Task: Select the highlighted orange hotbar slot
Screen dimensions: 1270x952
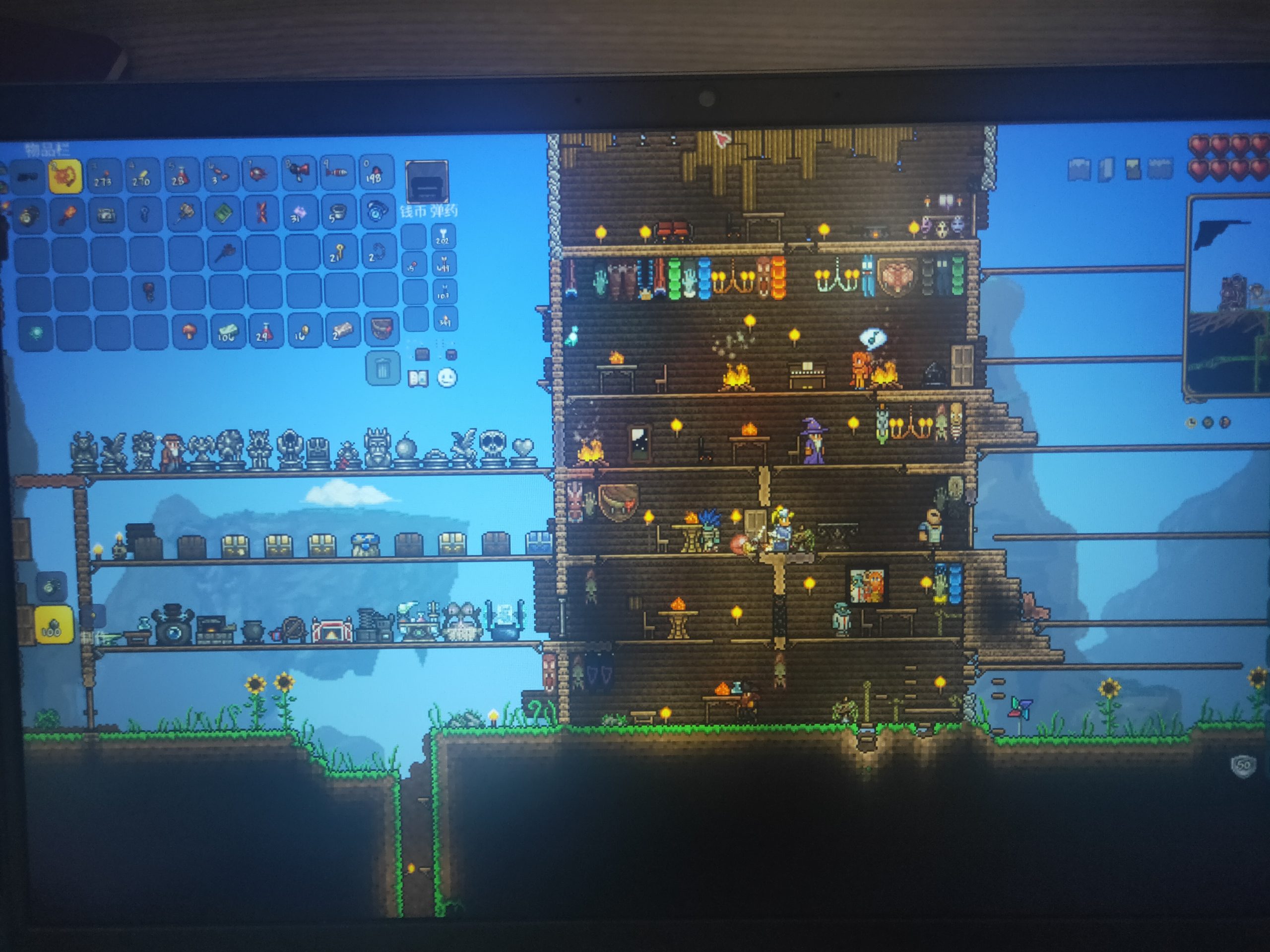Action: point(65,176)
